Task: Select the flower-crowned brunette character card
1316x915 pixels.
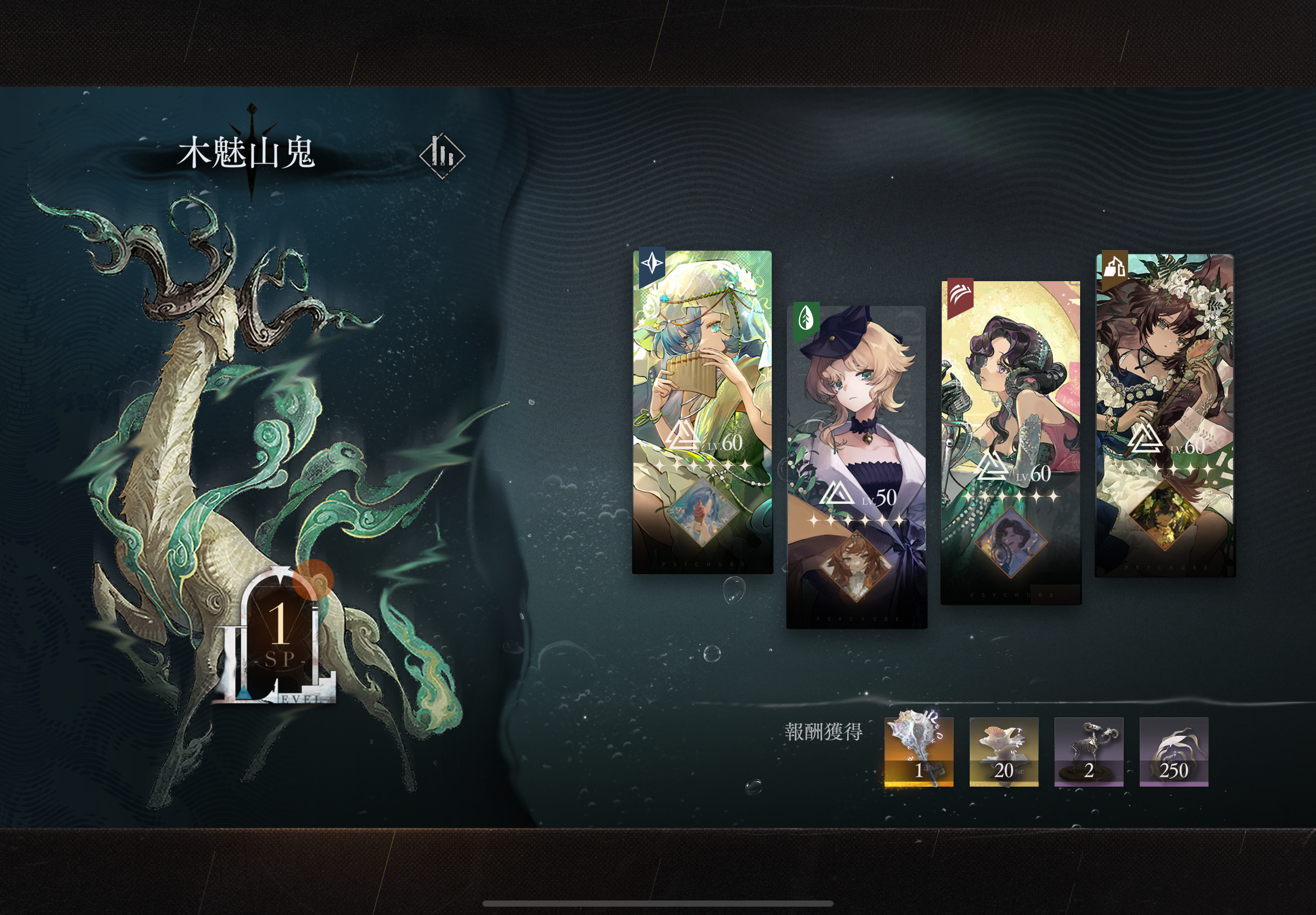Action: click(1165, 415)
